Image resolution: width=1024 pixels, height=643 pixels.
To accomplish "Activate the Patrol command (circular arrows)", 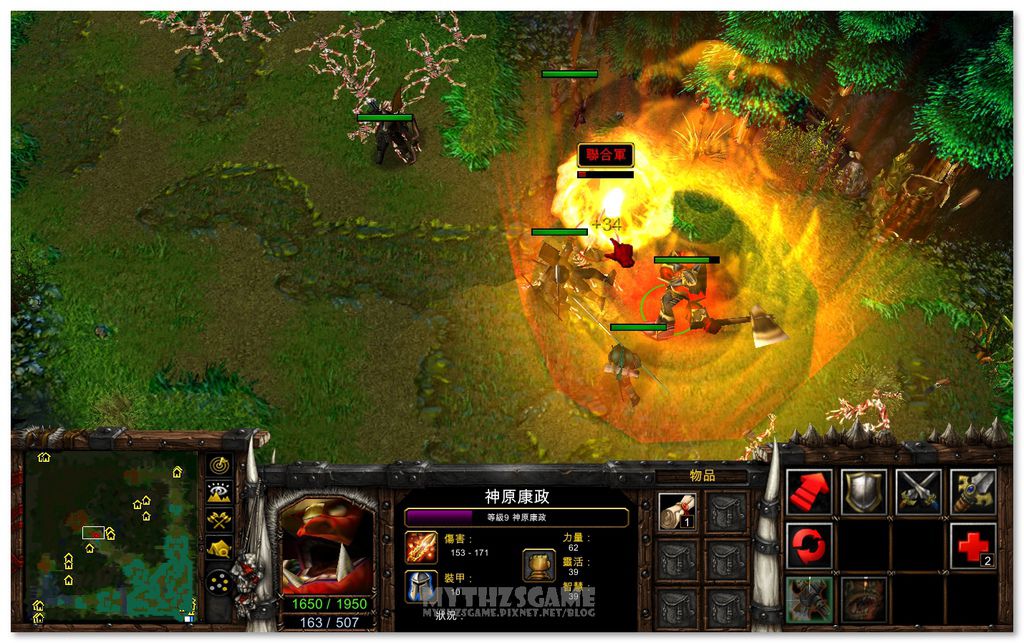I will [x=809, y=545].
